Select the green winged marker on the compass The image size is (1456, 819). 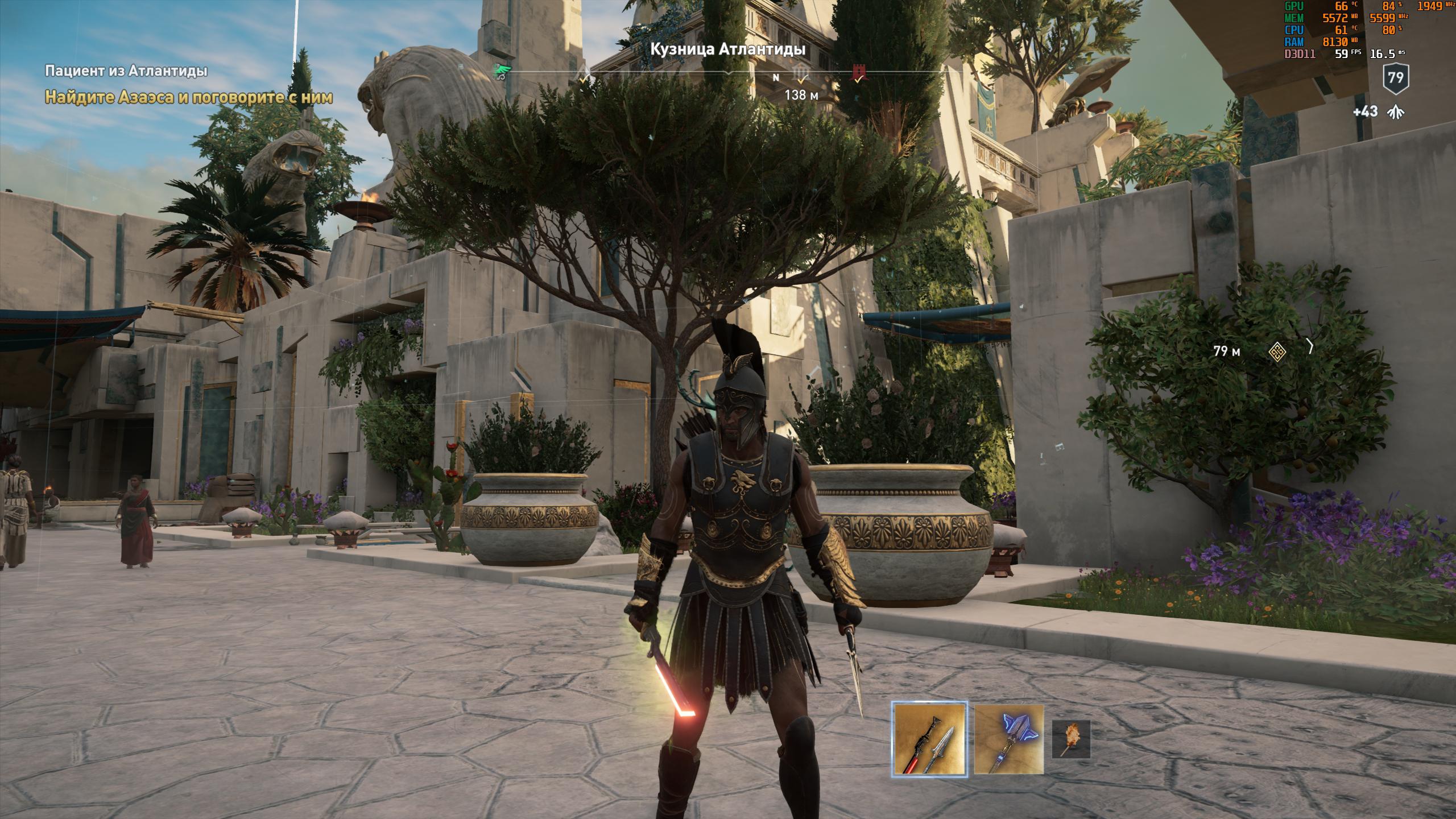[503, 72]
